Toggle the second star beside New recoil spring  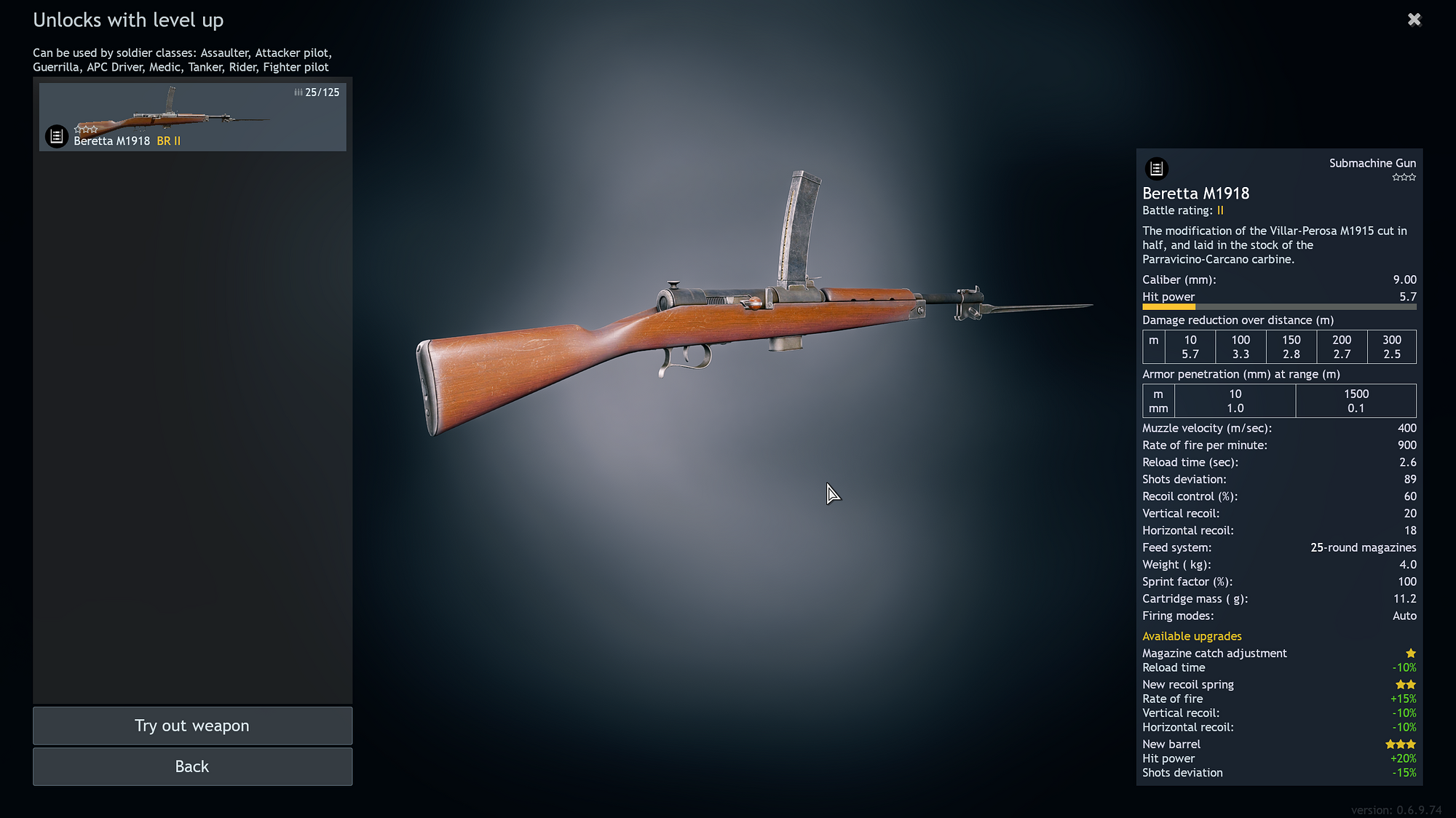(x=1411, y=684)
